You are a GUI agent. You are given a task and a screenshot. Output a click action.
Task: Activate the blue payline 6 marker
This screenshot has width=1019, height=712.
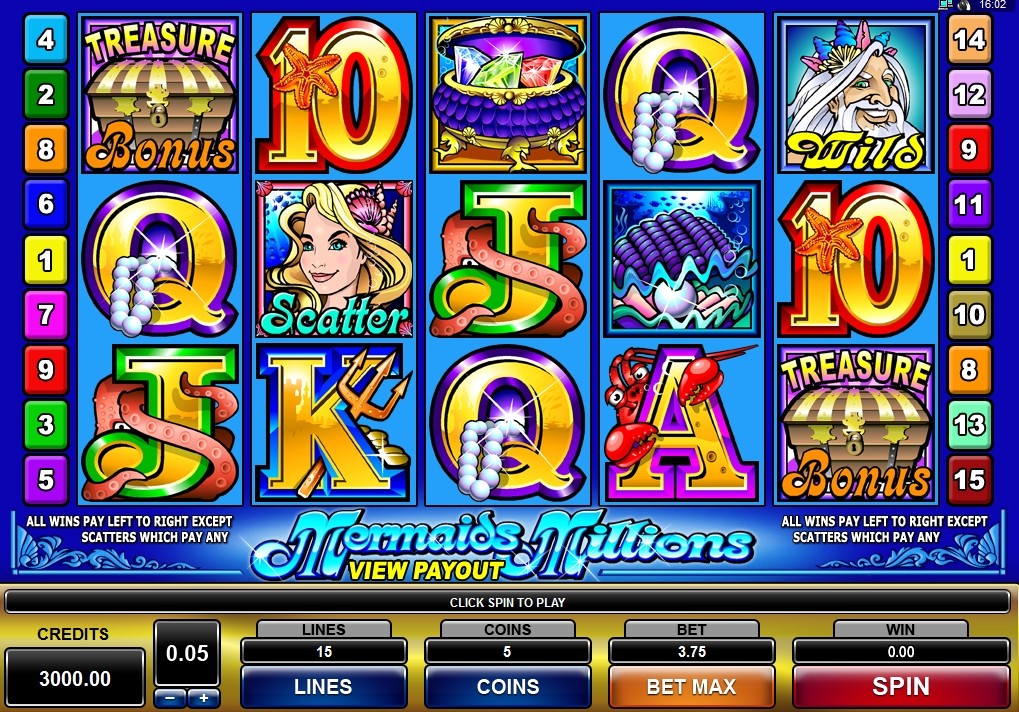(x=45, y=205)
